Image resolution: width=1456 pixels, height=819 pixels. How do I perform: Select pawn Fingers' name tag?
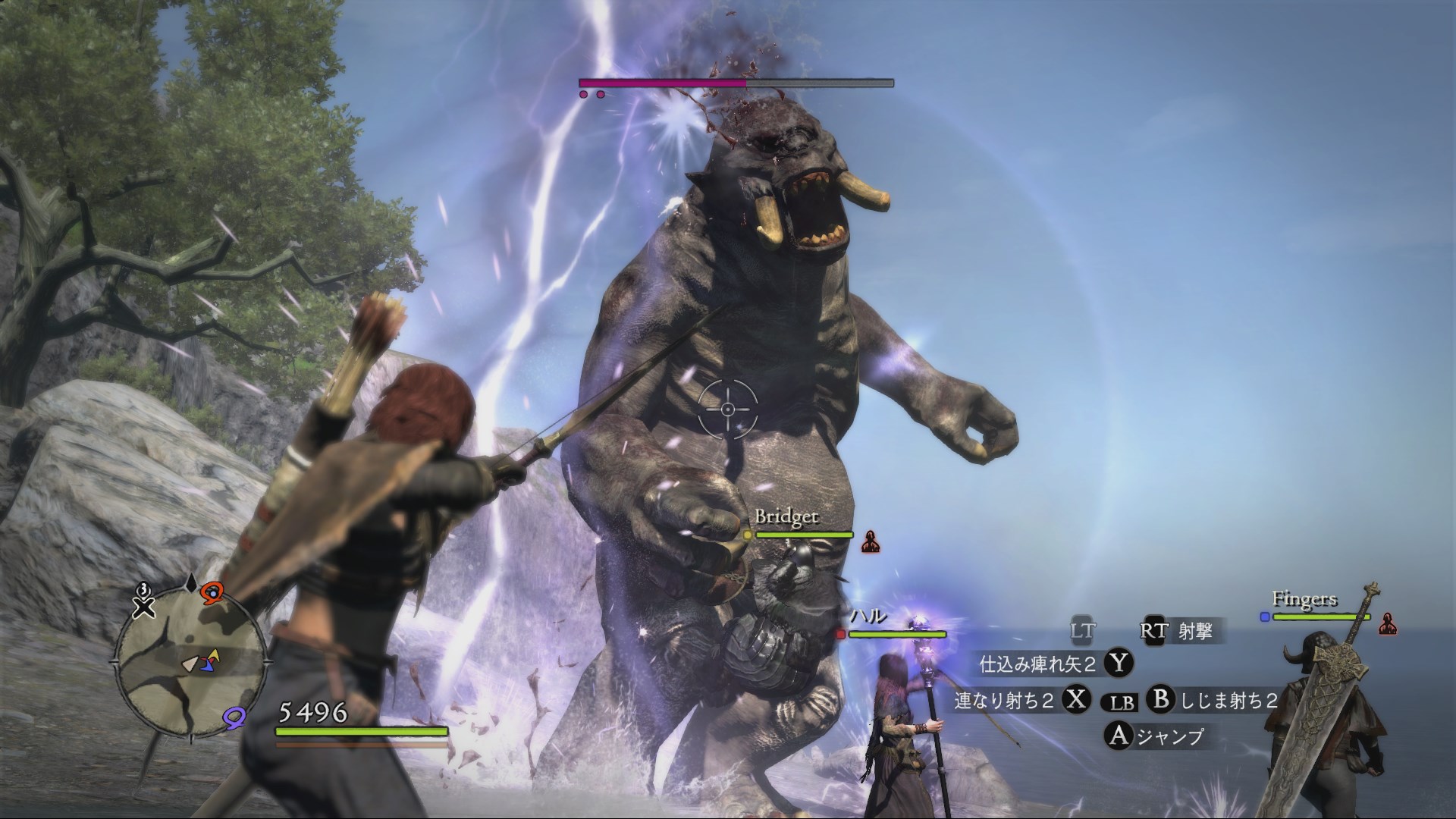tap(1304, 599)
